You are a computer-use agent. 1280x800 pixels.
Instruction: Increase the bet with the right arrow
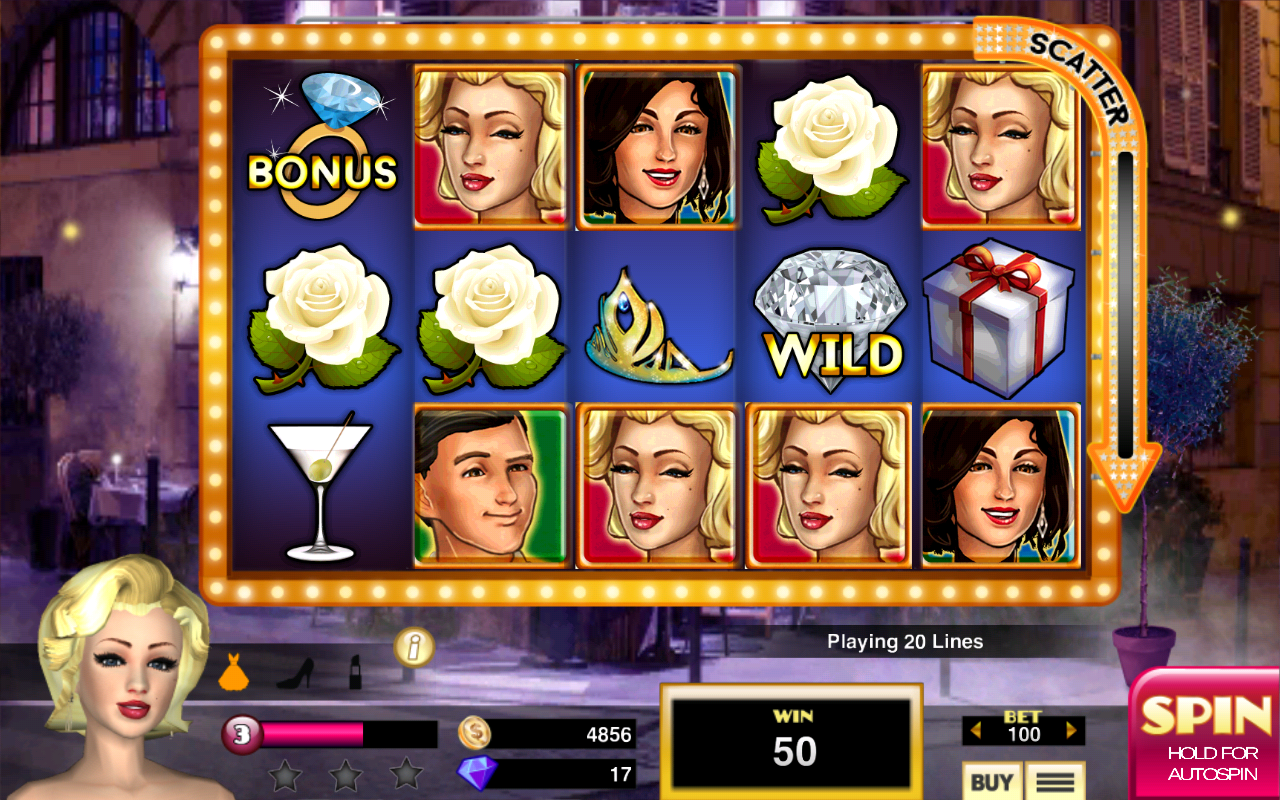(1072, 731)
